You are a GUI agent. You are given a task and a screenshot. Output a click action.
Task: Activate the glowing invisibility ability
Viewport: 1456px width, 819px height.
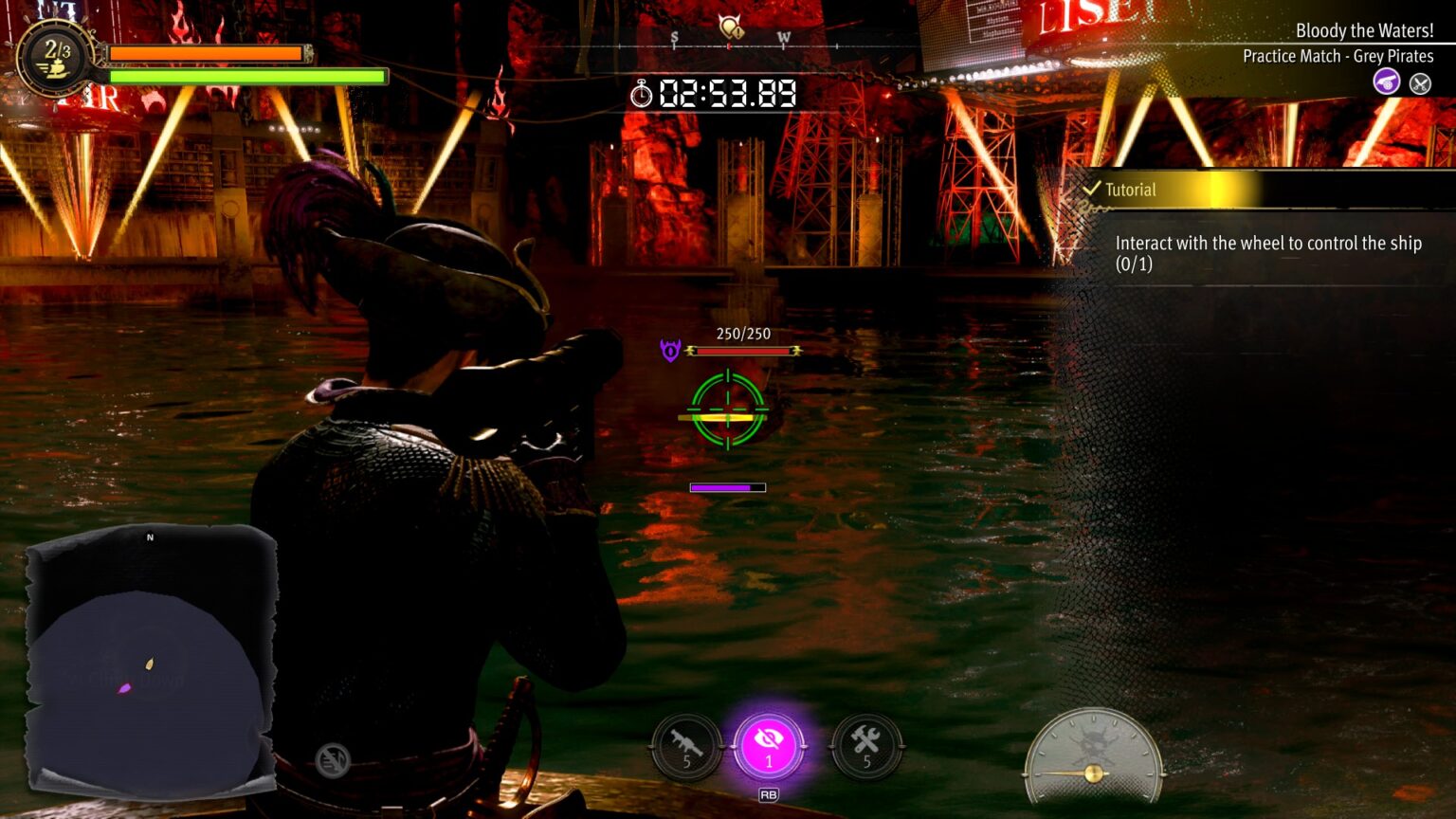pos(768,746)
